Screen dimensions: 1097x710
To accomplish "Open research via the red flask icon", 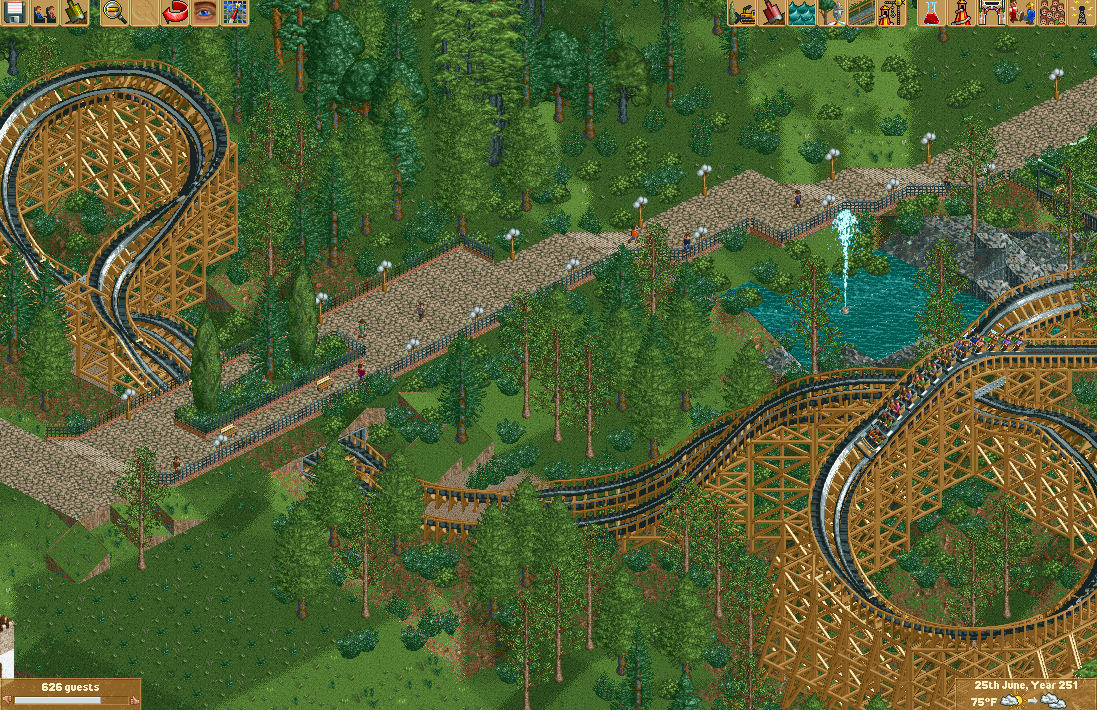I will 932,13.
